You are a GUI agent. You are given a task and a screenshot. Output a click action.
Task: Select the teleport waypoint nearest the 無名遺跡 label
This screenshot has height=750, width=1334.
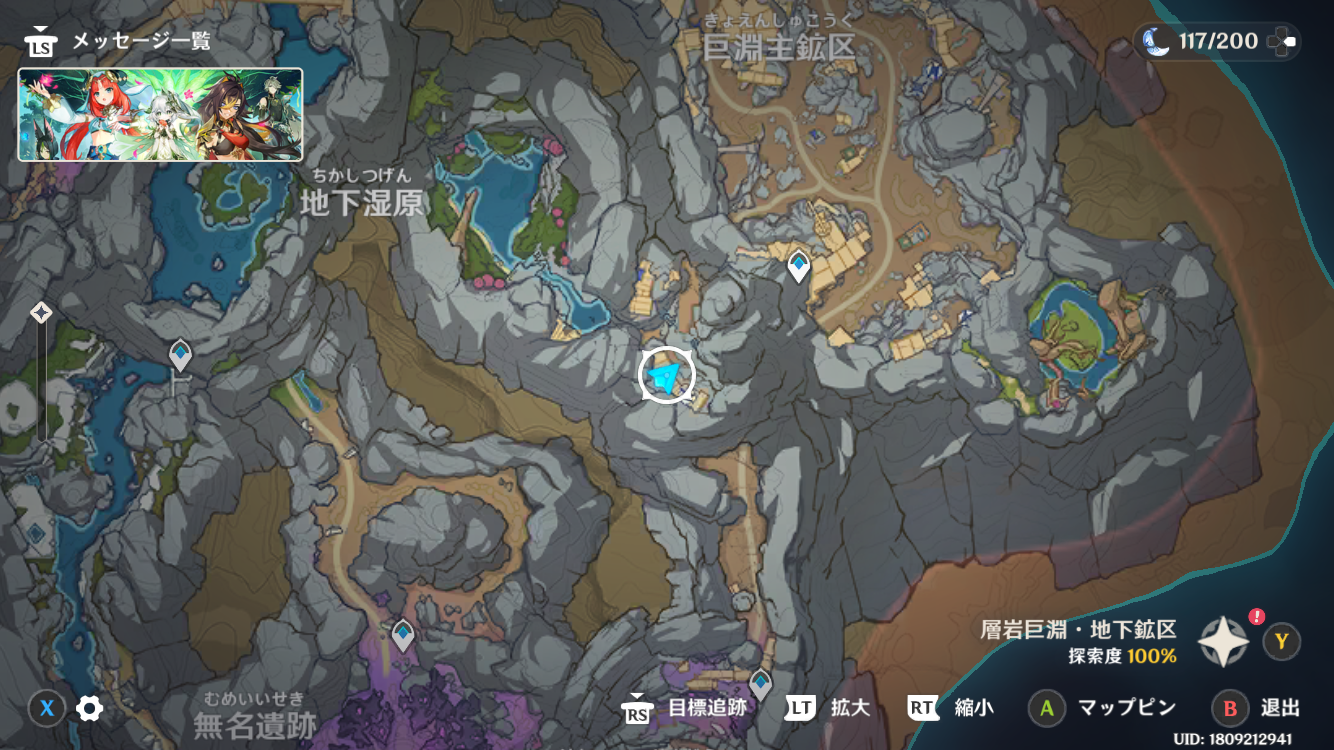402,634
